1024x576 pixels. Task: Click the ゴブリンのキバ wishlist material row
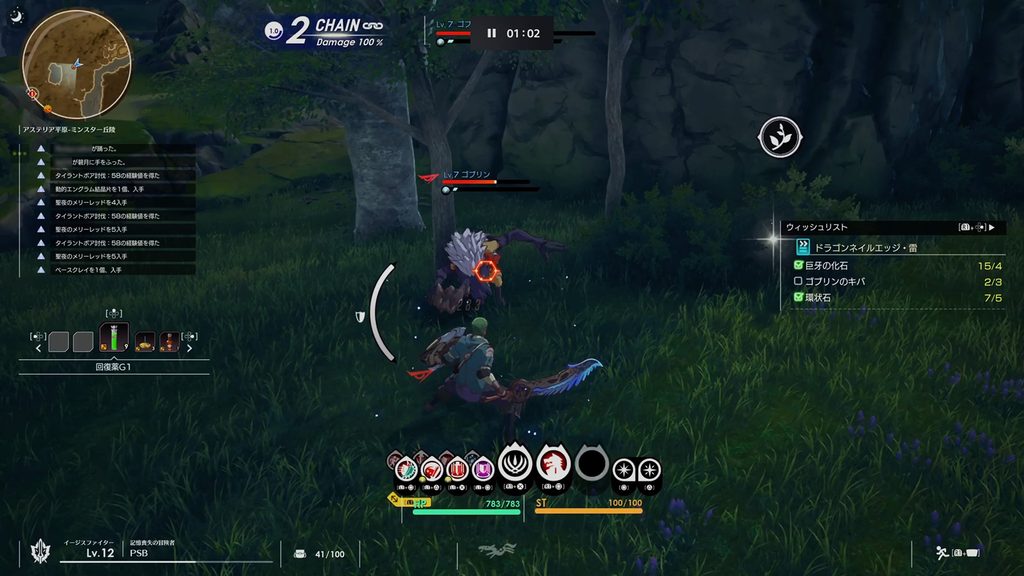[880, 282]
